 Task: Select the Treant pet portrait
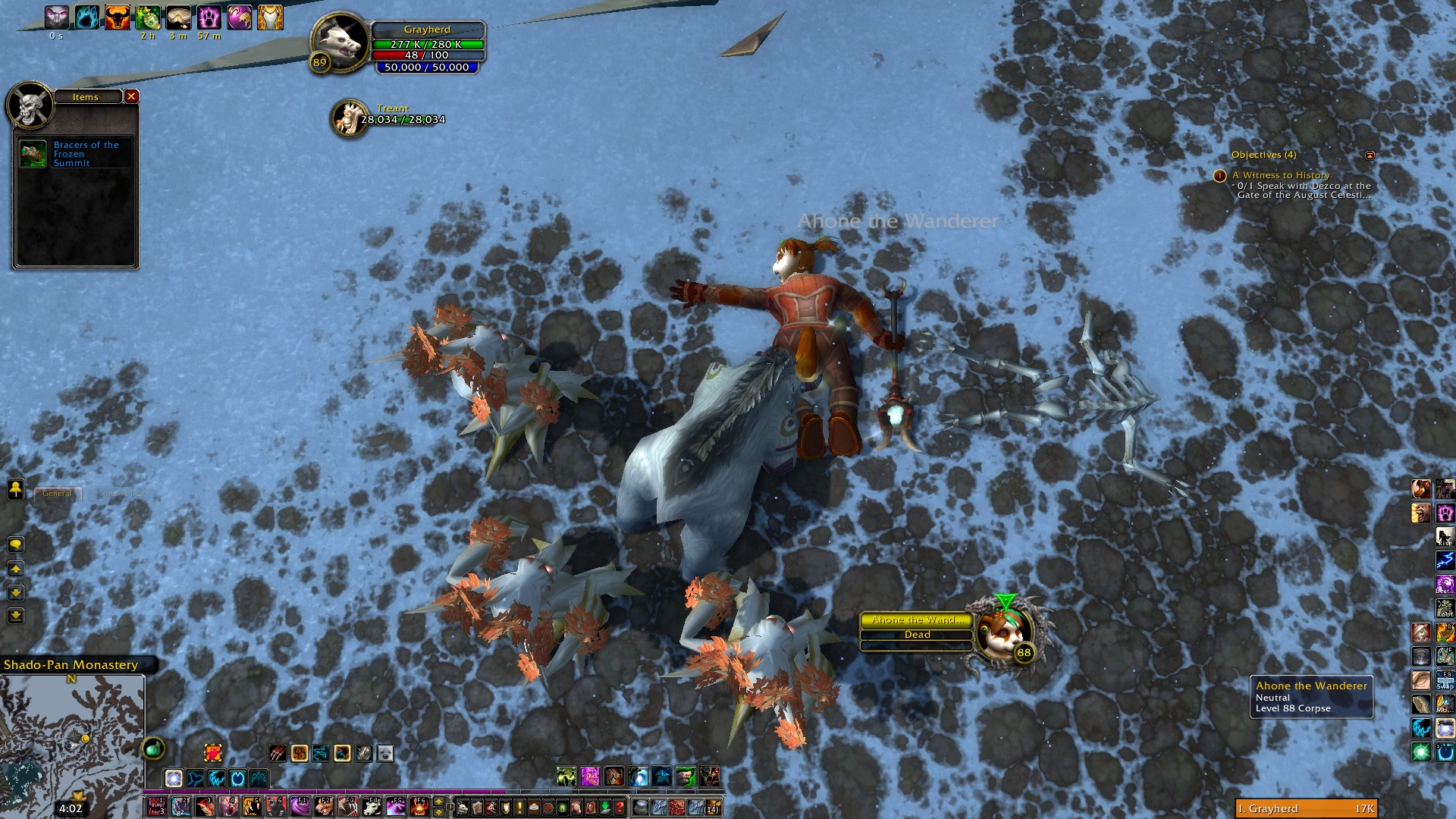[x=349, y=118]
